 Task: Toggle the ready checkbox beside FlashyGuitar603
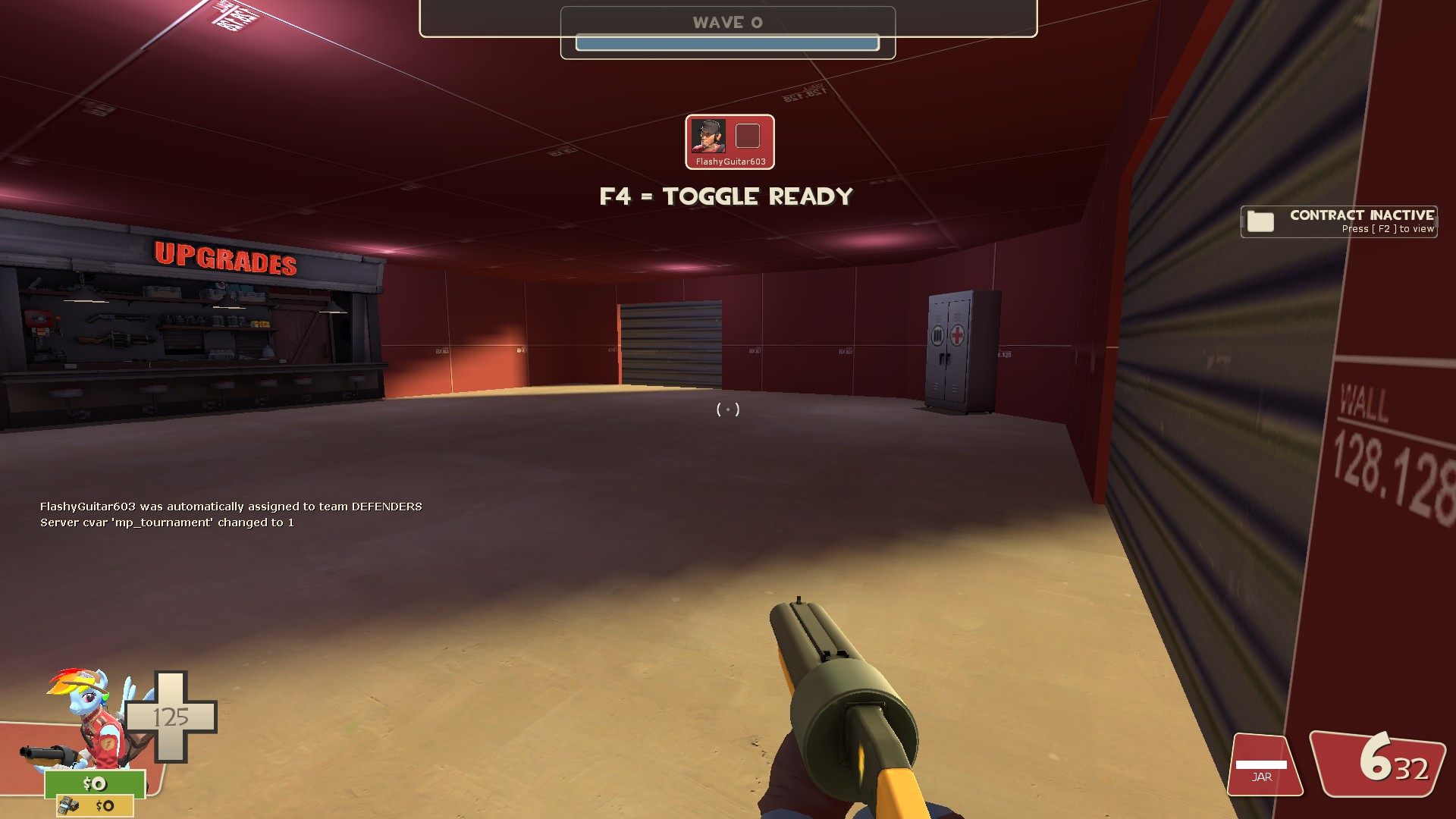[x=748, y=137]
